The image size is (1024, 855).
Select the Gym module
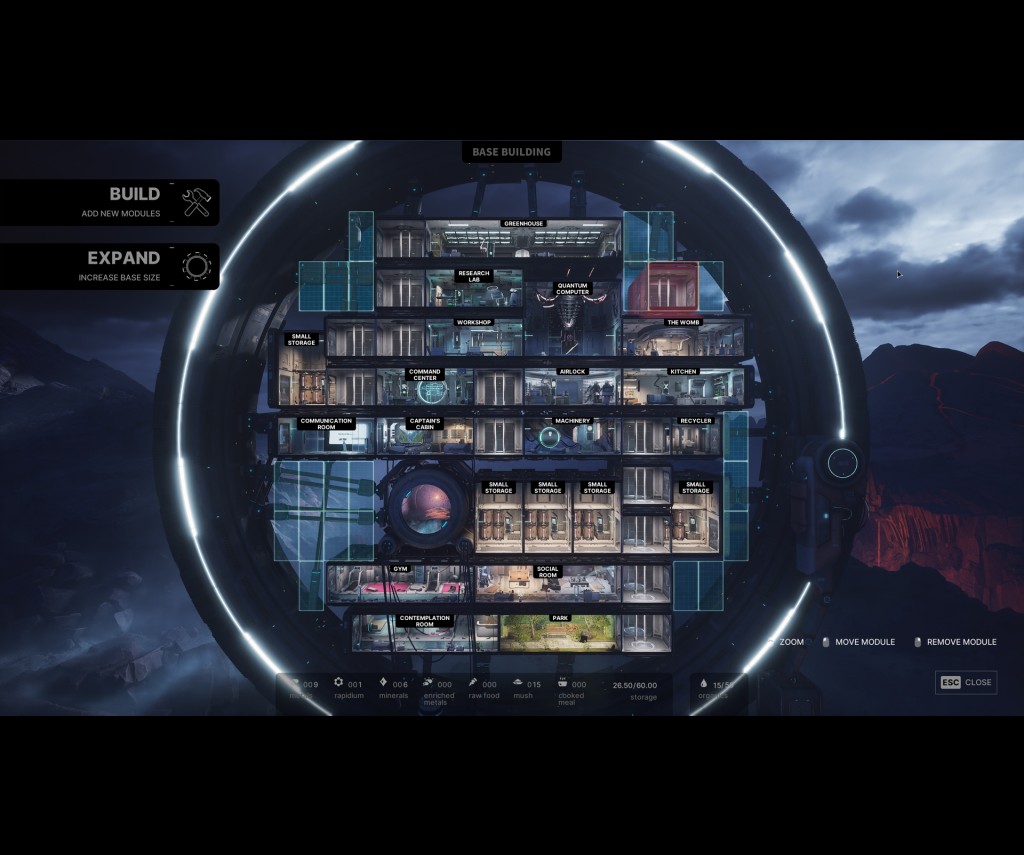(x=400, y=583)
